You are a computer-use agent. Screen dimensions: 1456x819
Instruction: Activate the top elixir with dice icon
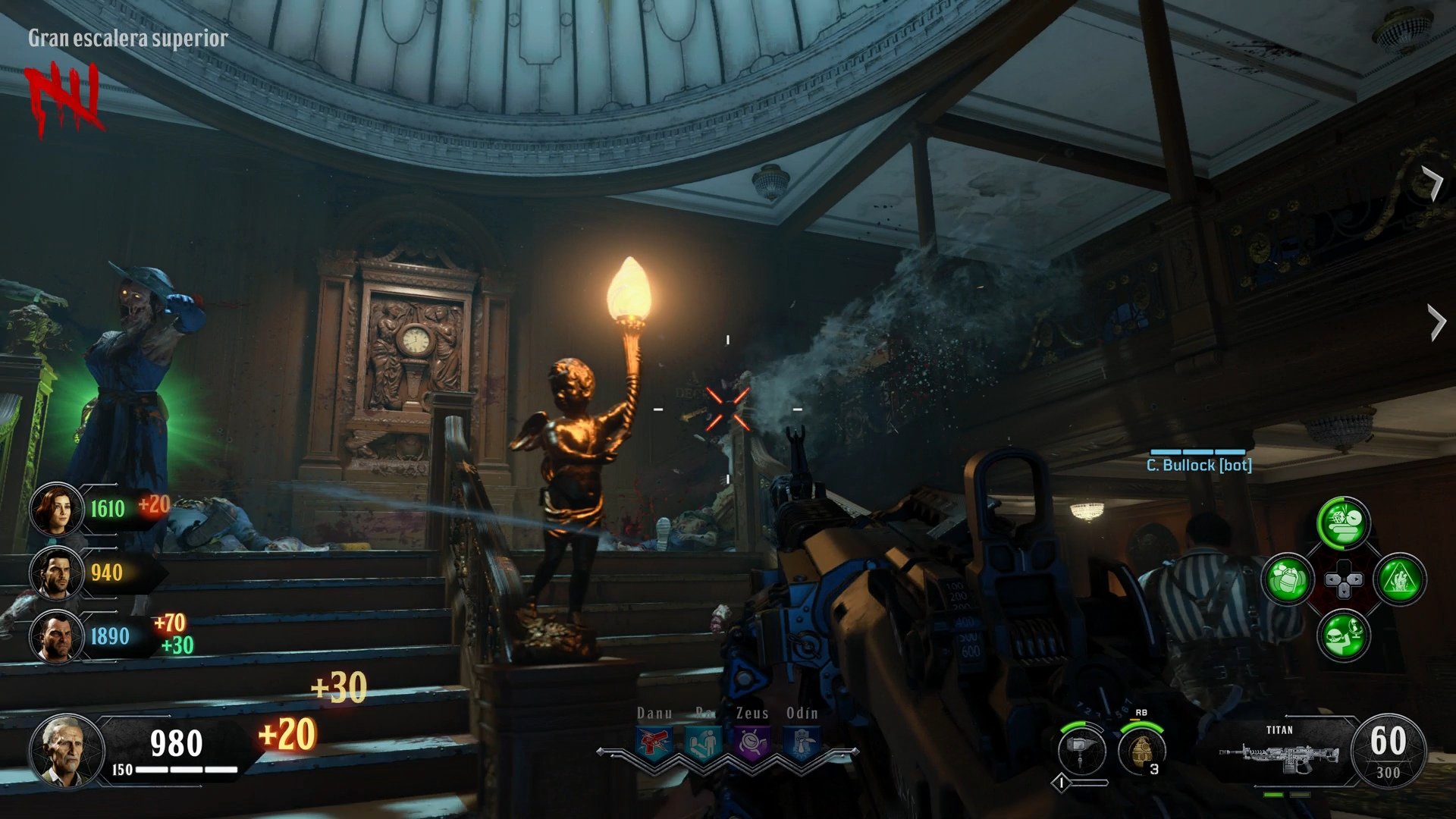point(1344,523)
